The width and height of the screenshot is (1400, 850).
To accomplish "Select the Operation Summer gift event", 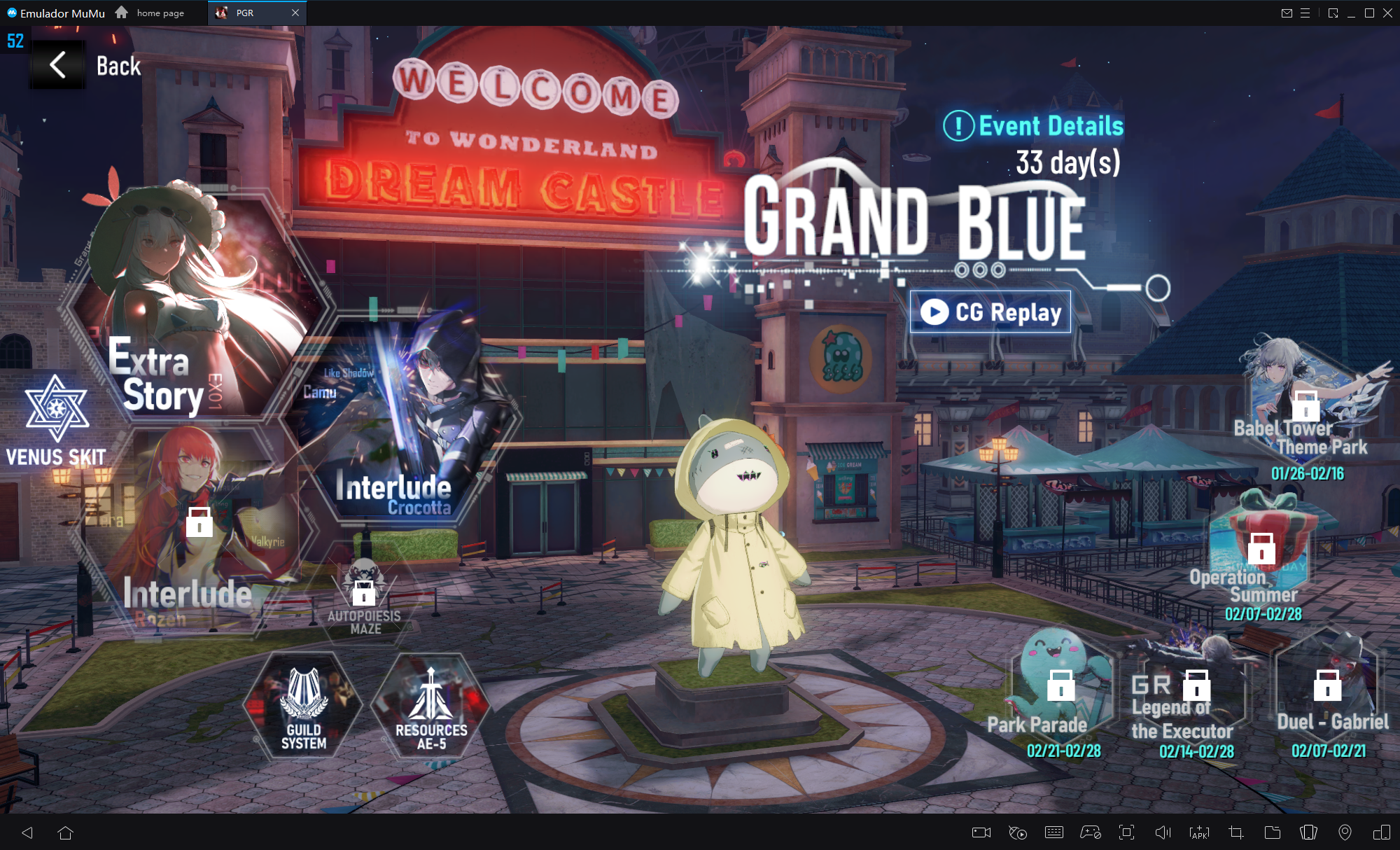I will [1262, 553].
